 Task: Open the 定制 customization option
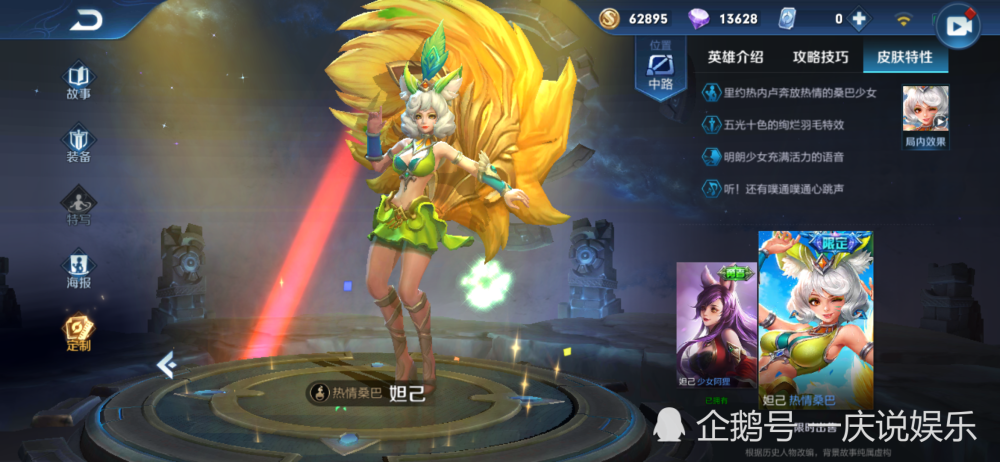click(78, 332)
